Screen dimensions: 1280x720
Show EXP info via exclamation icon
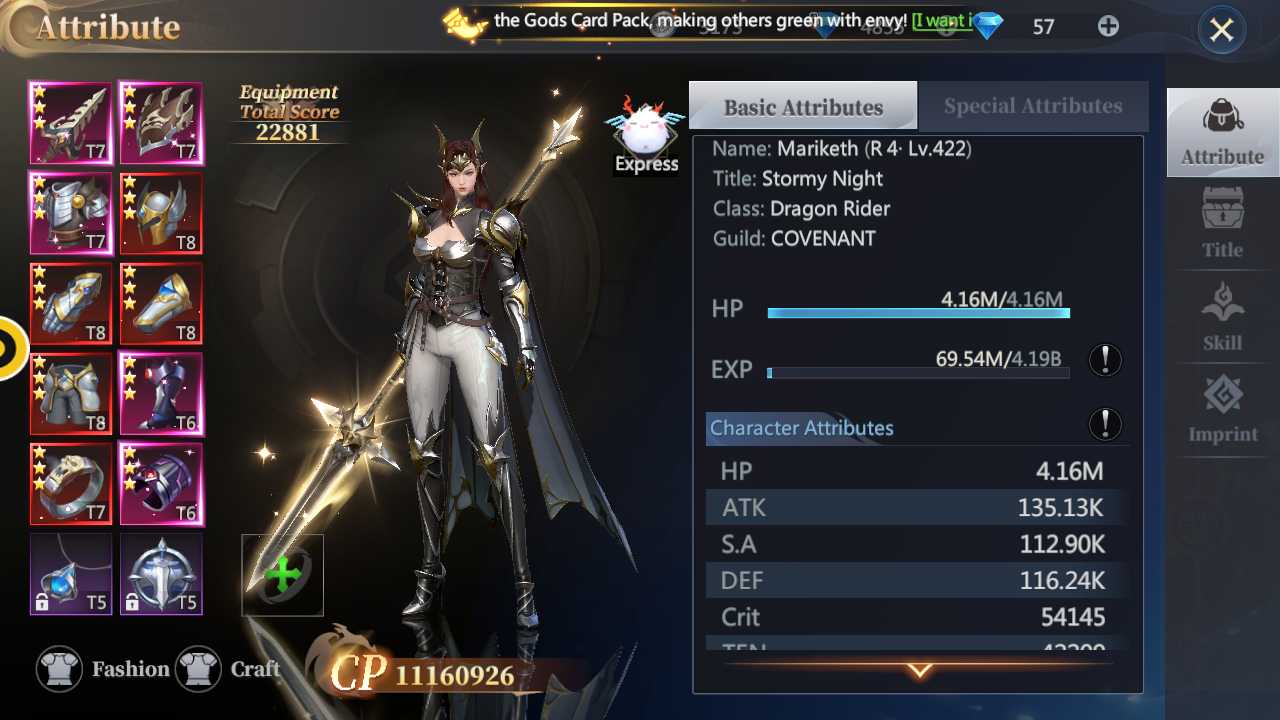[1105, 360]
